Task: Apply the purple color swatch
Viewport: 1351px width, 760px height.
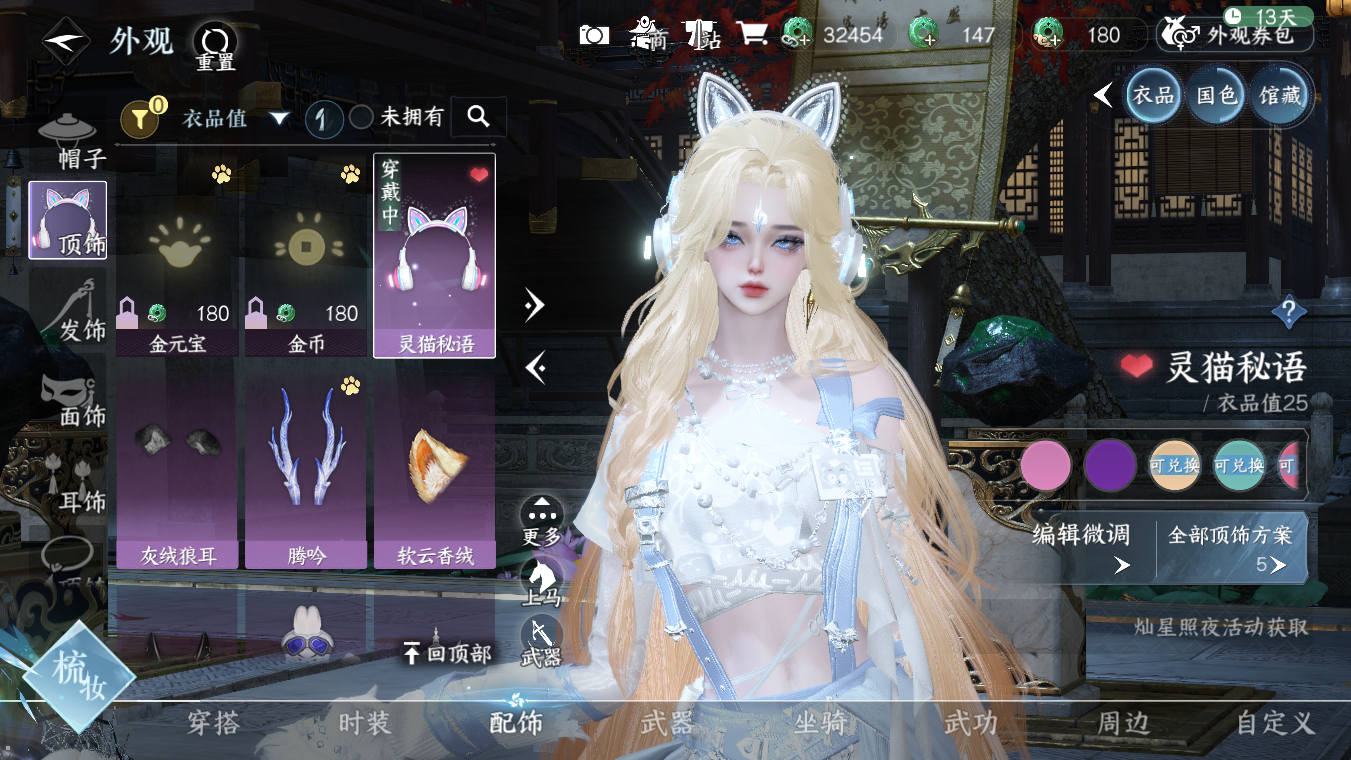Action: [x=1110, y=466]
